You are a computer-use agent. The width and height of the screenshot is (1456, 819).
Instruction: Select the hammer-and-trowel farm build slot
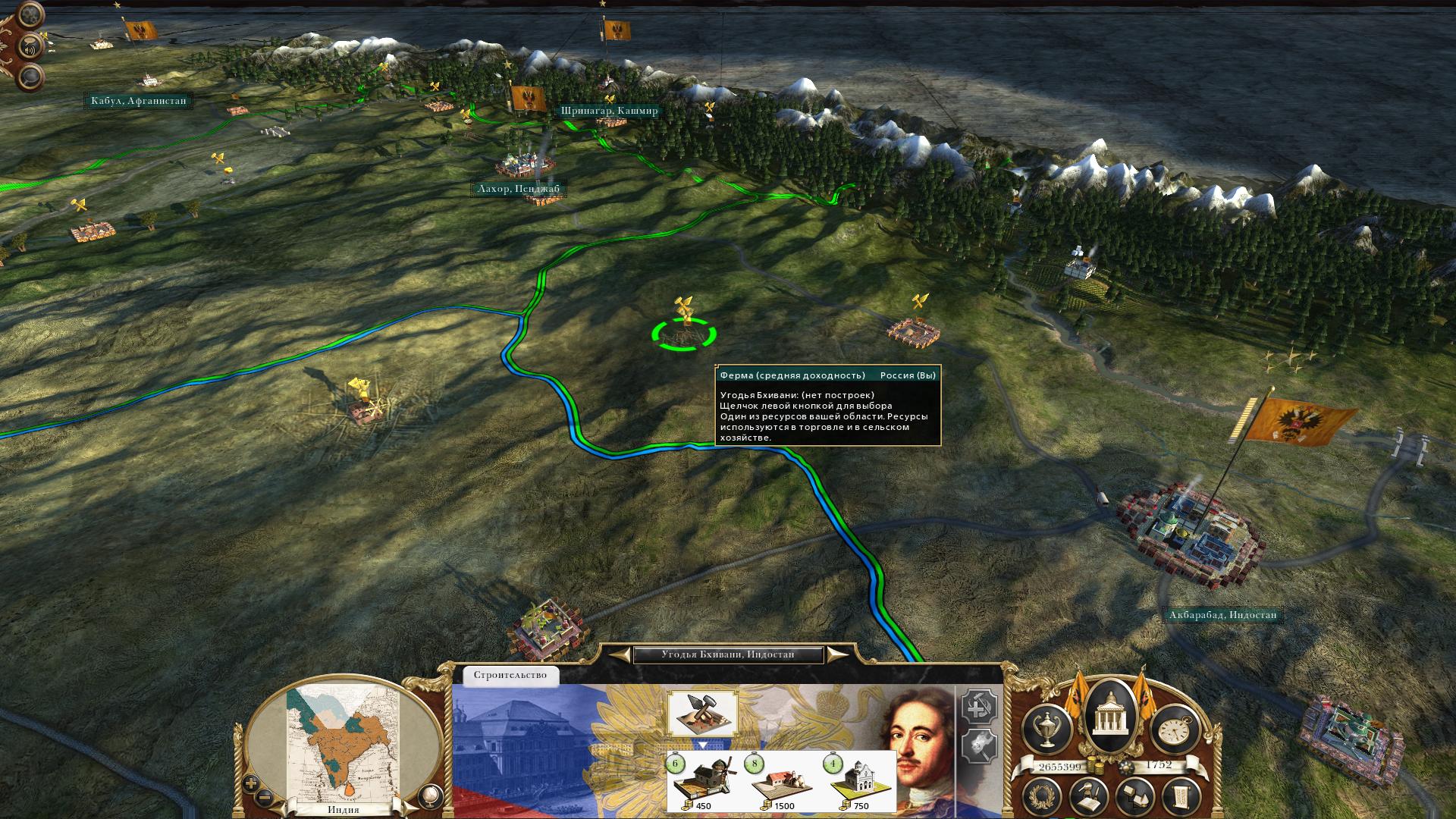702,713
